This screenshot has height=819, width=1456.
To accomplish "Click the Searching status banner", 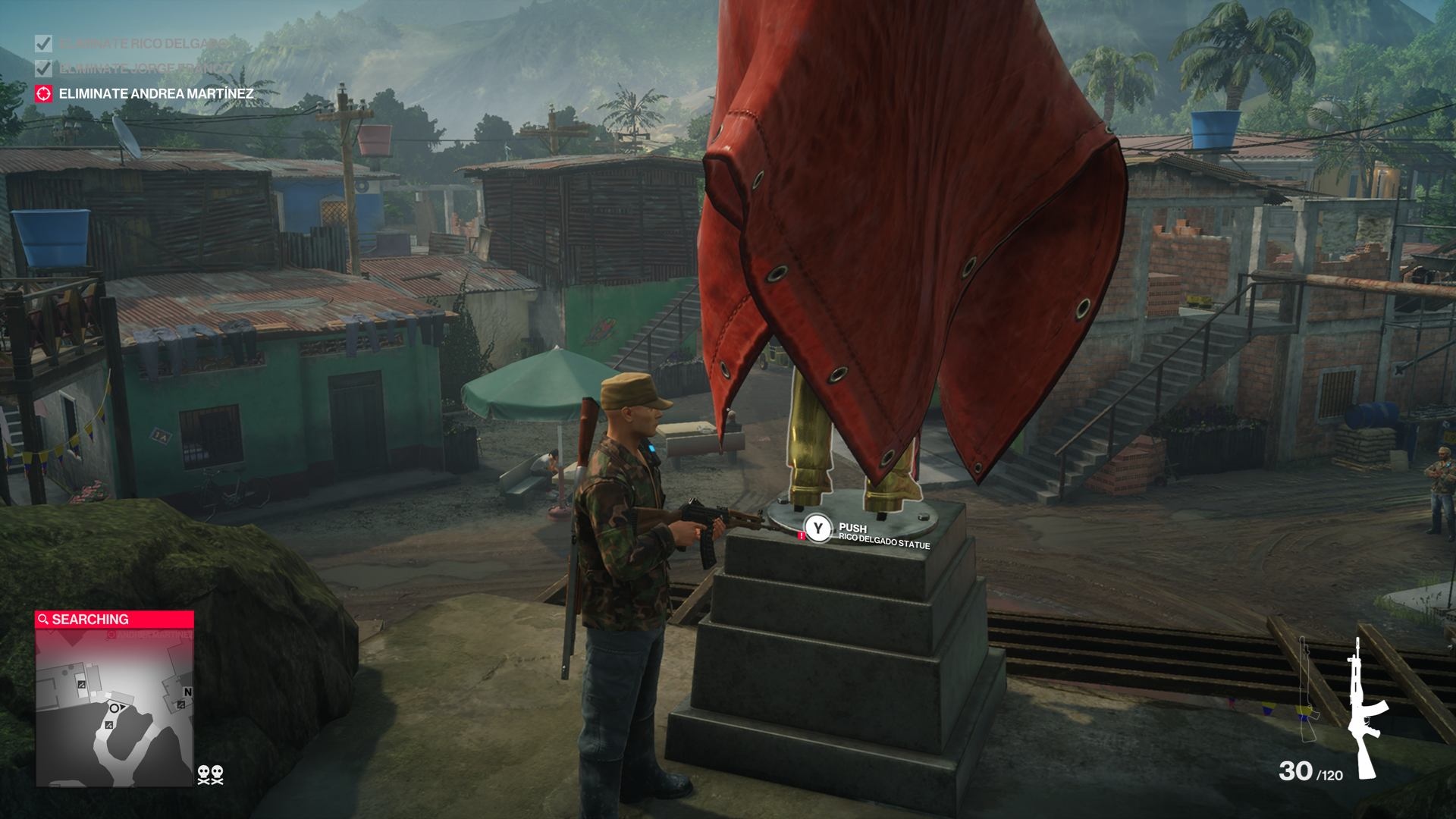I will [115, 620].
